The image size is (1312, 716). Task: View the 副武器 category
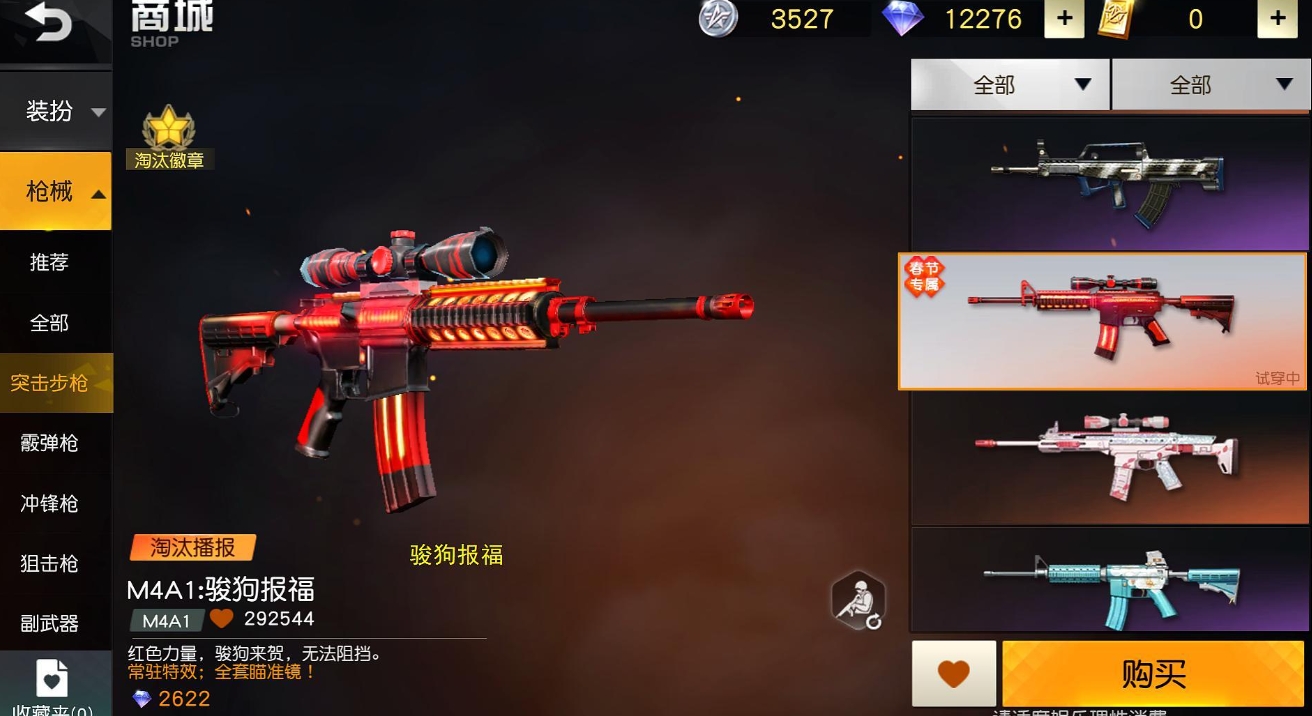(x=49, y=623)
